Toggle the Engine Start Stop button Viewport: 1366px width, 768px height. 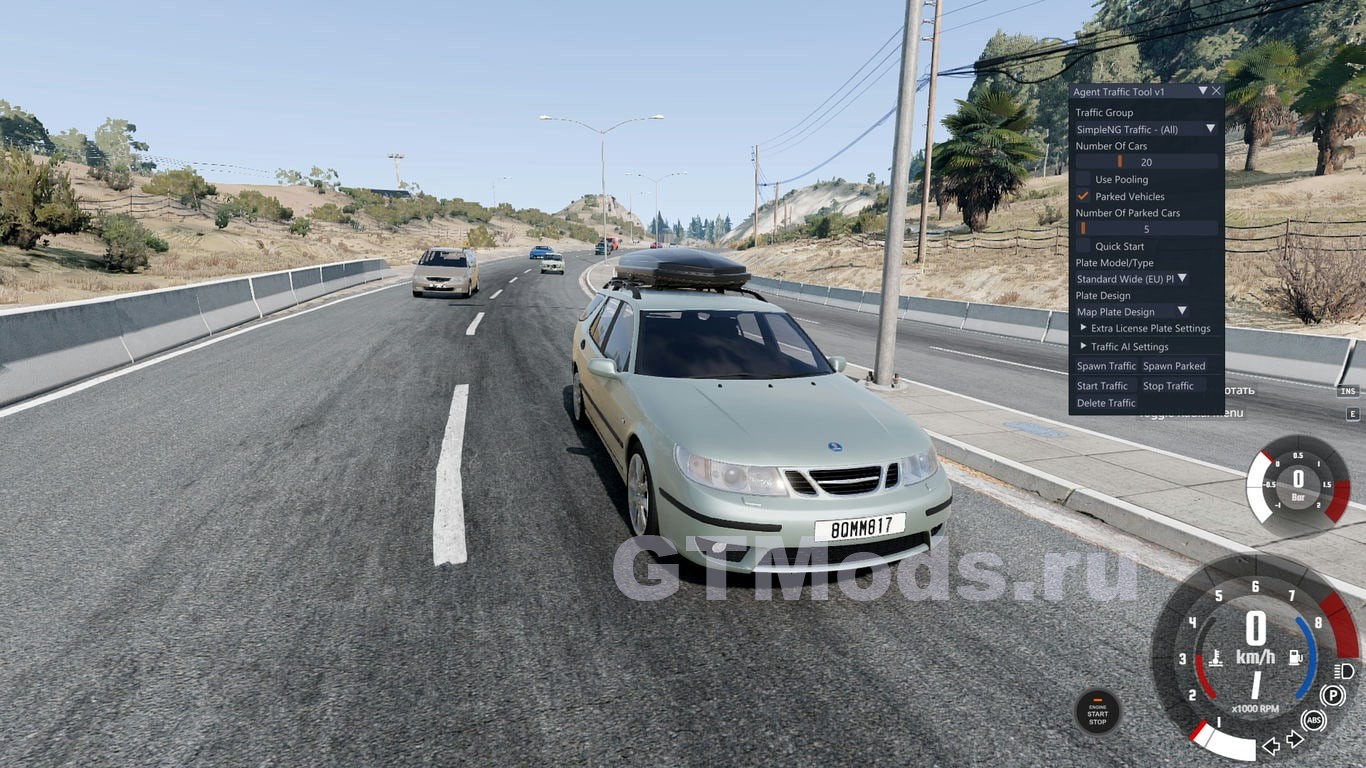pos(1097,712)
